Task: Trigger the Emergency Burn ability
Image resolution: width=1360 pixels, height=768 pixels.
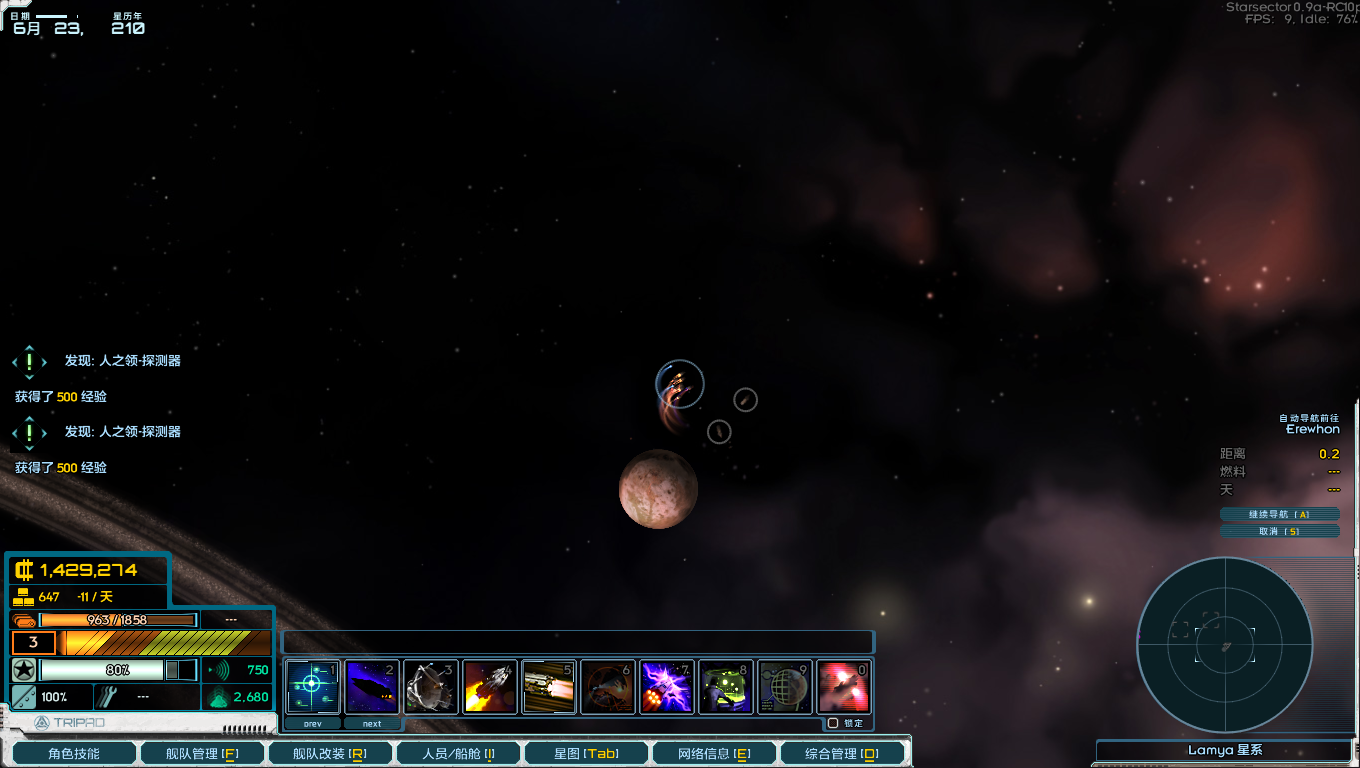Action: (x=490, y=686)
